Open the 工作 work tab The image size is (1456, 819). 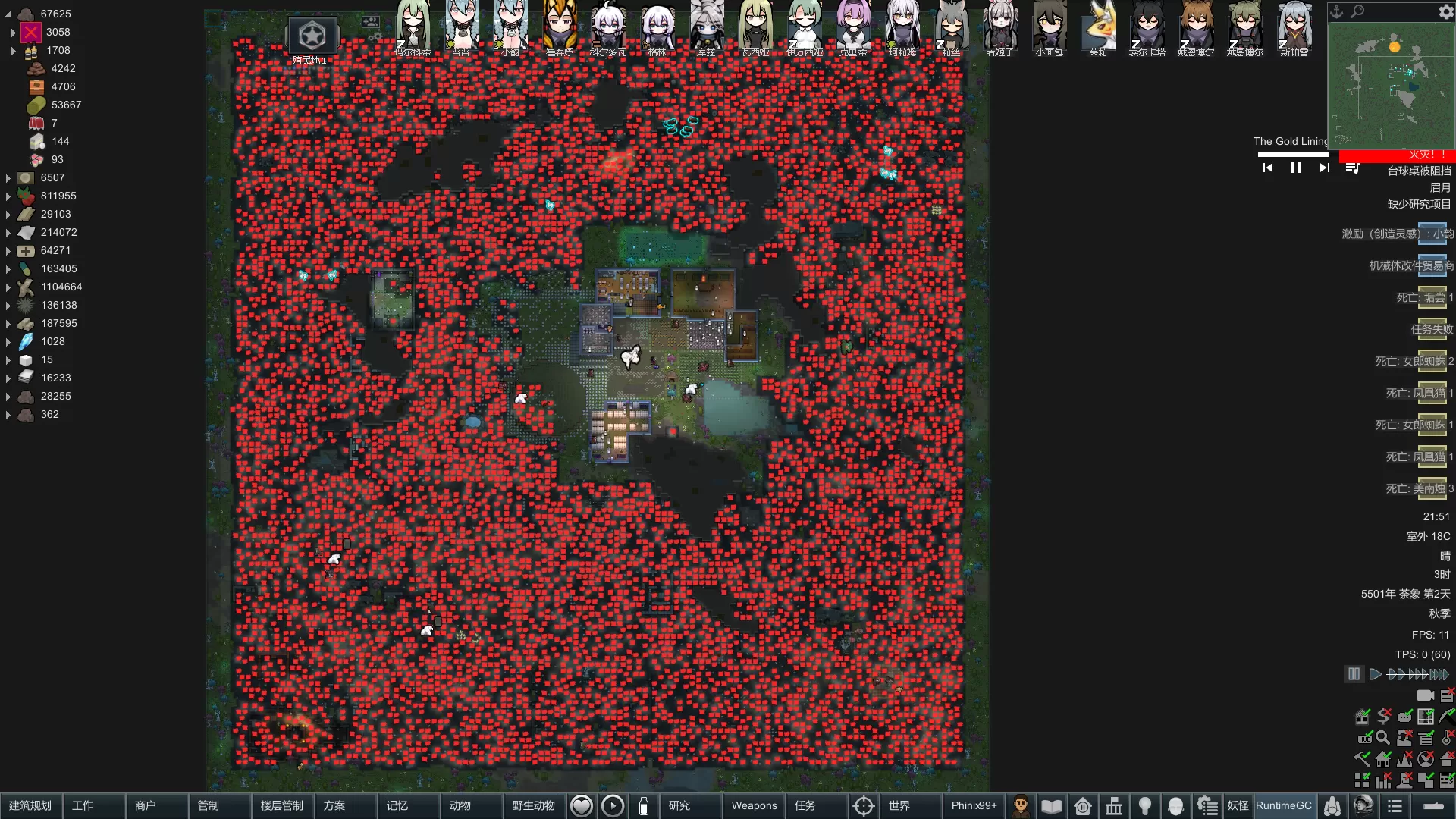(83, 805)
